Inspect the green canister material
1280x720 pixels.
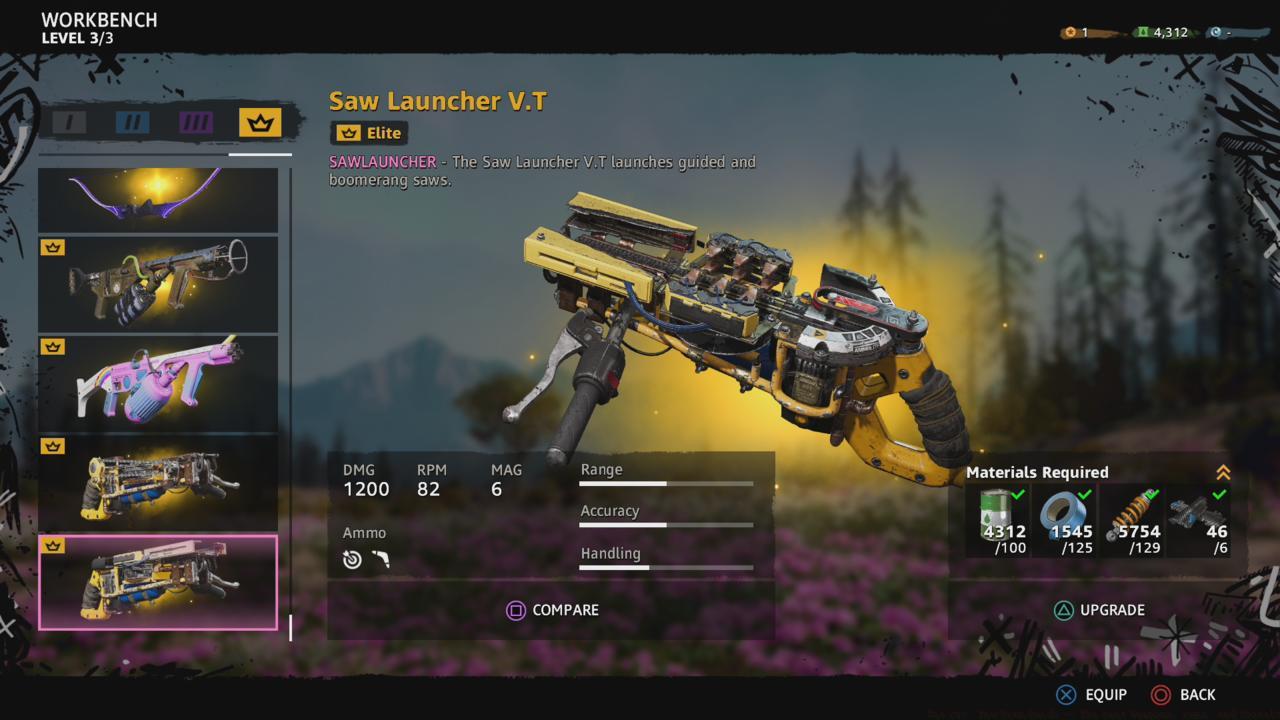[1003, 520]
